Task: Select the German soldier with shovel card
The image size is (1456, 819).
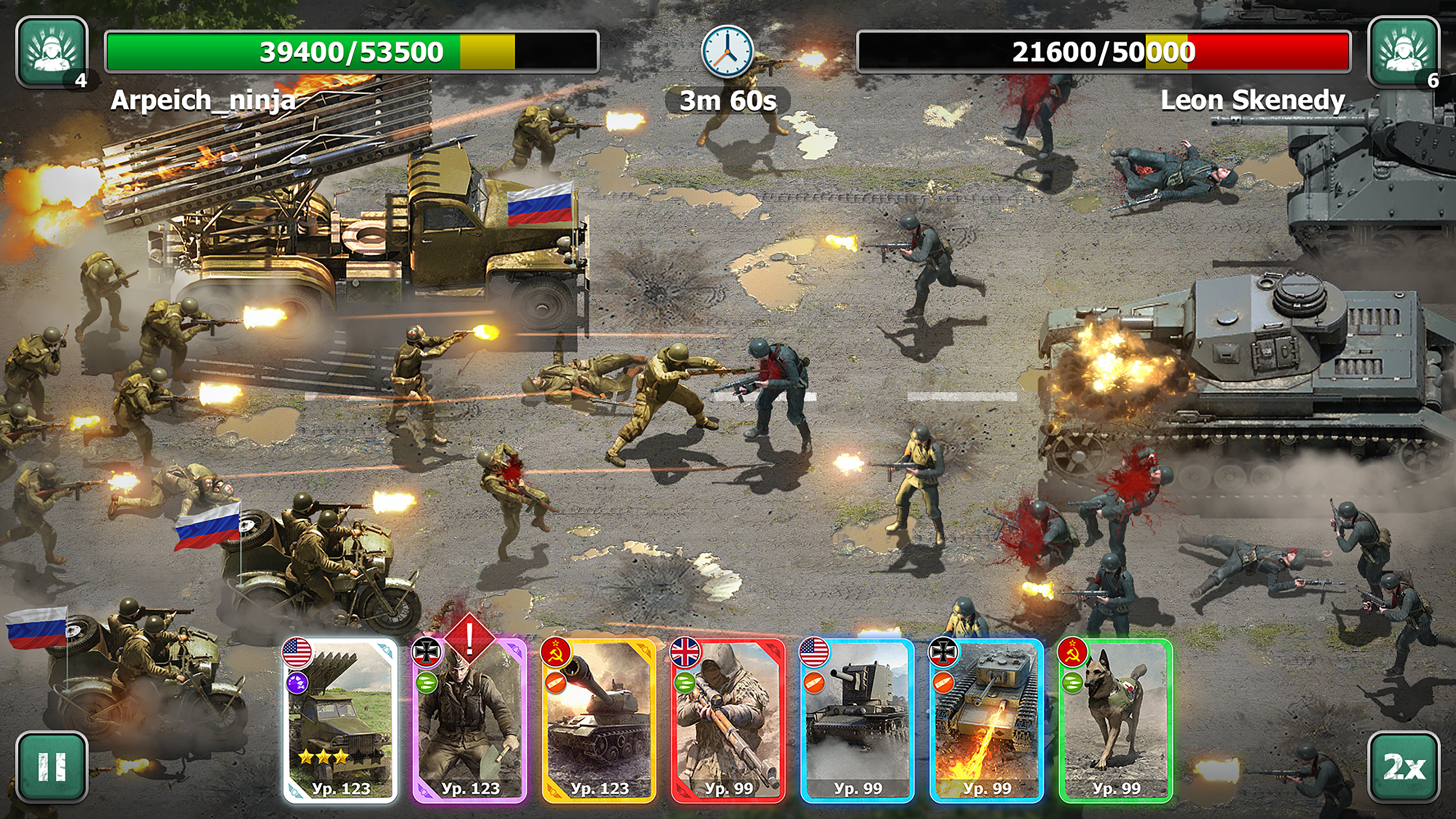Action: (469, 721)
